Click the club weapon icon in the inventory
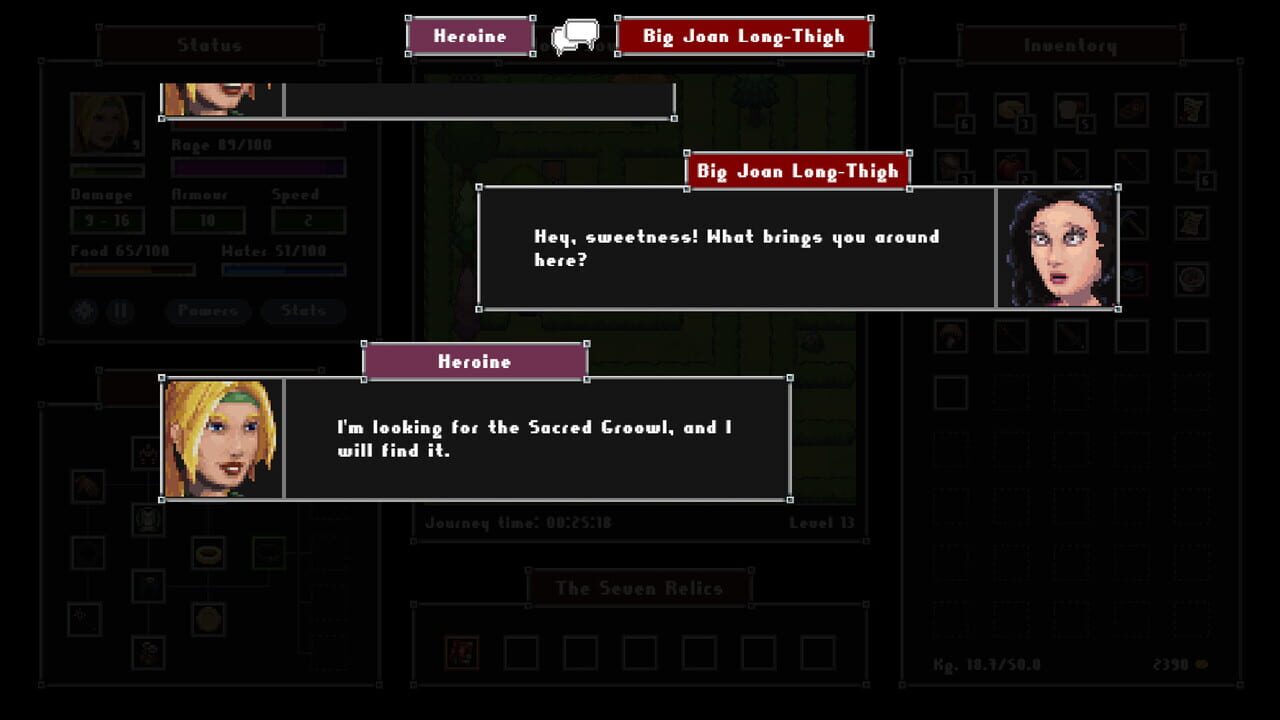The height and width of the screenshot is (720, 1280). [1068, 337]
